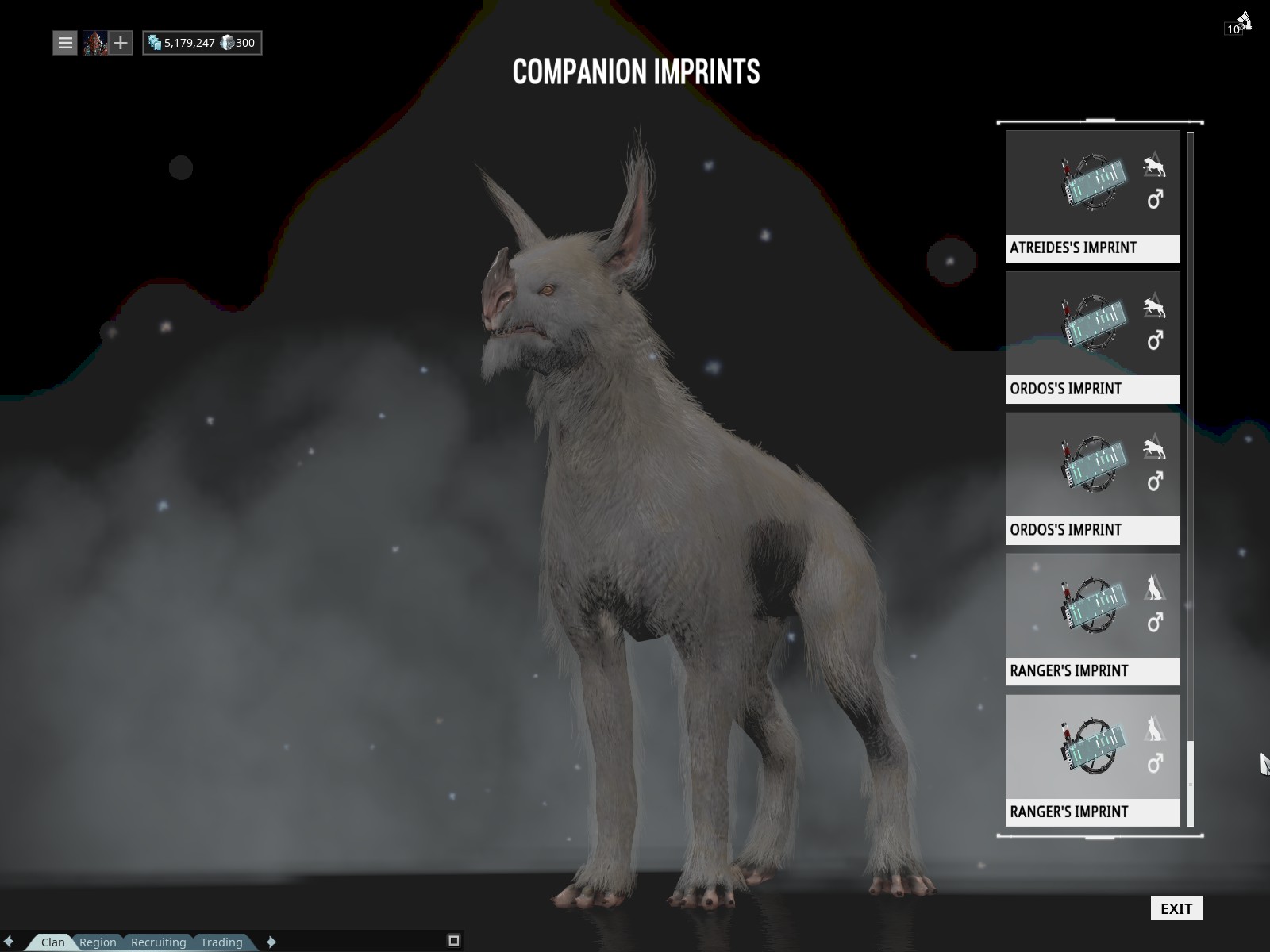Open the Region chat tab
This screenshot has height=952, width=1270.
(98, 942)
